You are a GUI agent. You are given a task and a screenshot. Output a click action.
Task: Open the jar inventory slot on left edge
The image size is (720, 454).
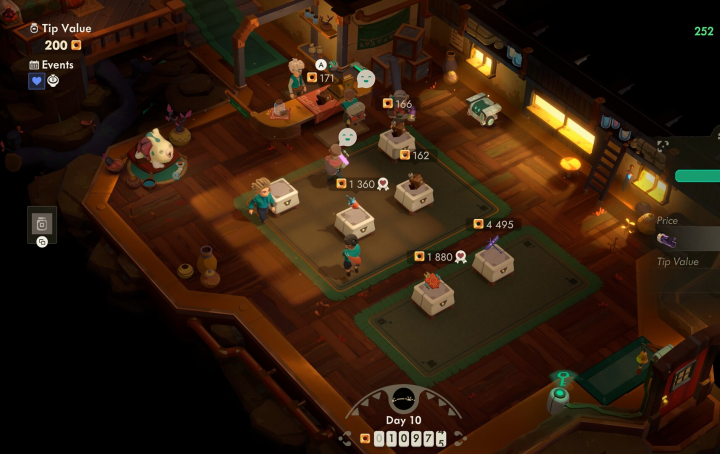(42, 223)
